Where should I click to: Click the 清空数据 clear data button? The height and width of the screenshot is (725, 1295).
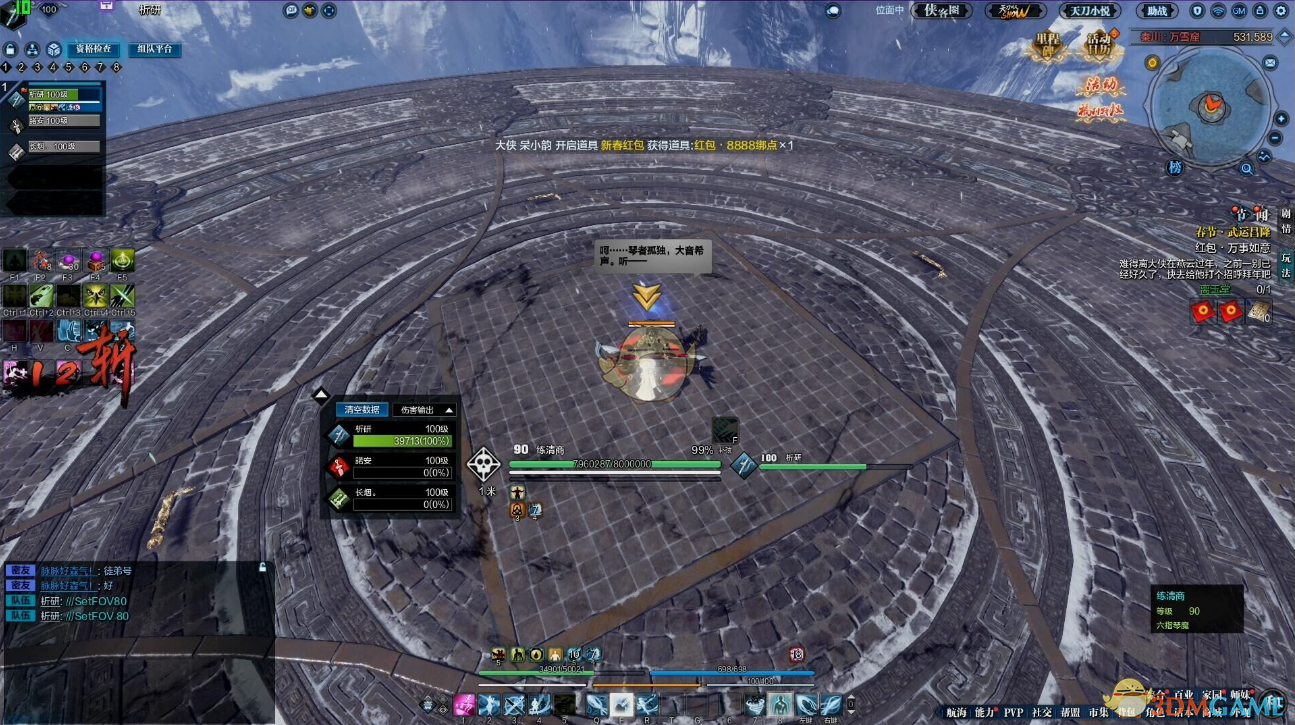coord(361,409)
